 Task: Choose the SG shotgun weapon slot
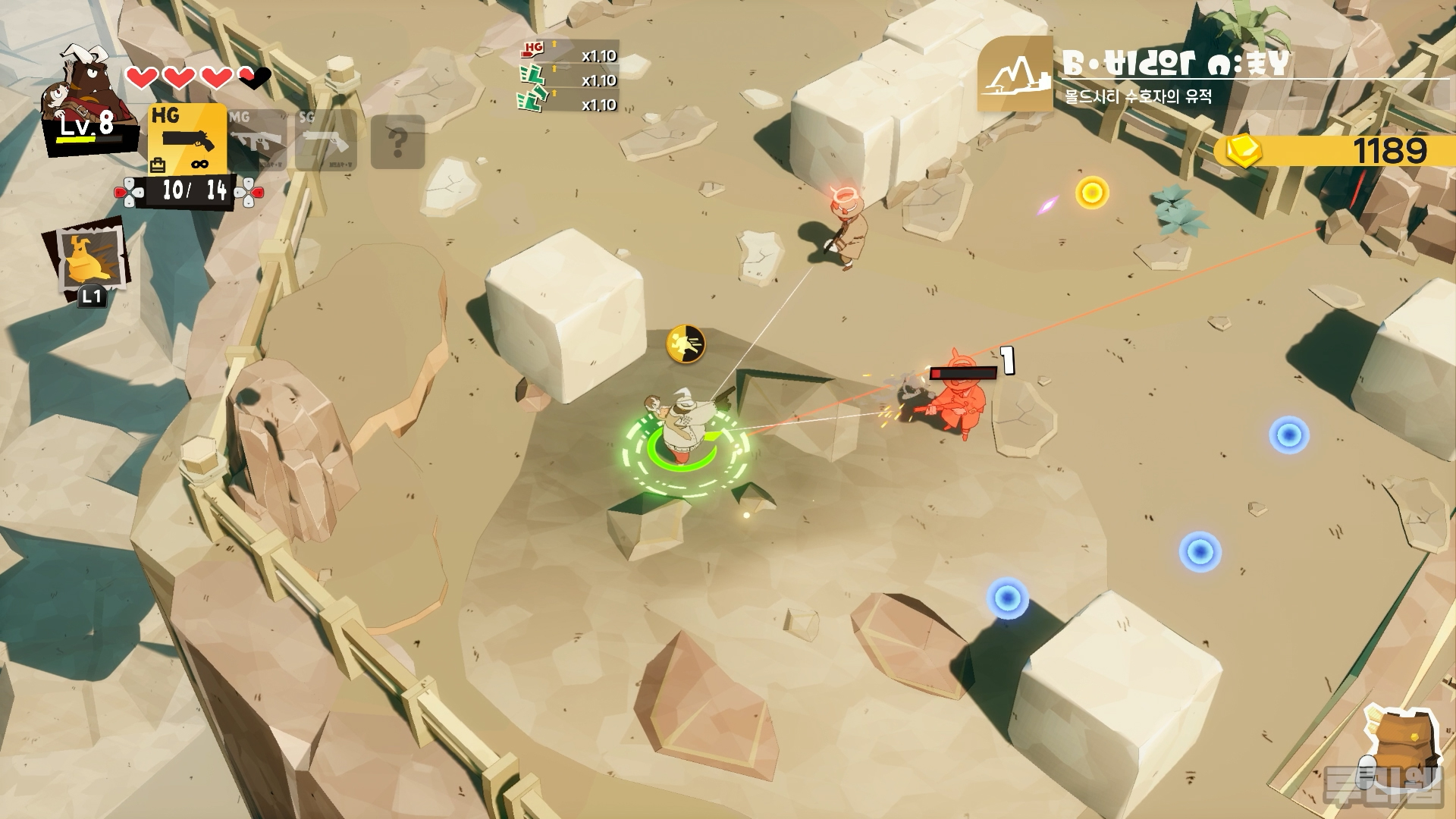(325, 140)
